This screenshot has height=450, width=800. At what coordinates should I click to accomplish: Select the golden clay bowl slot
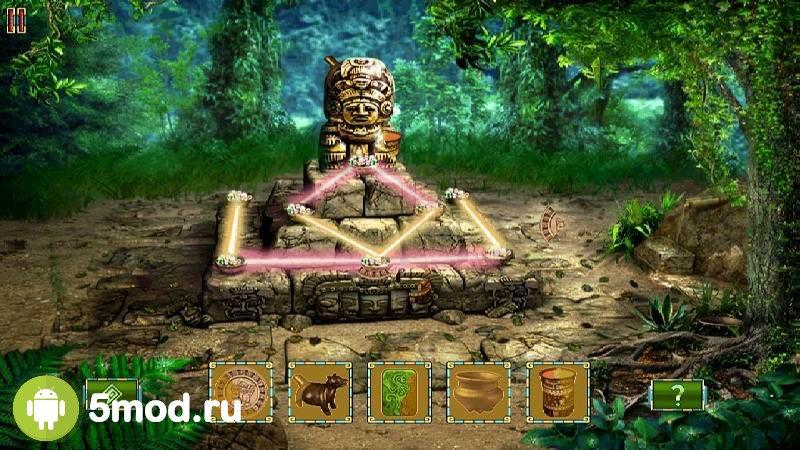[478, 392]
